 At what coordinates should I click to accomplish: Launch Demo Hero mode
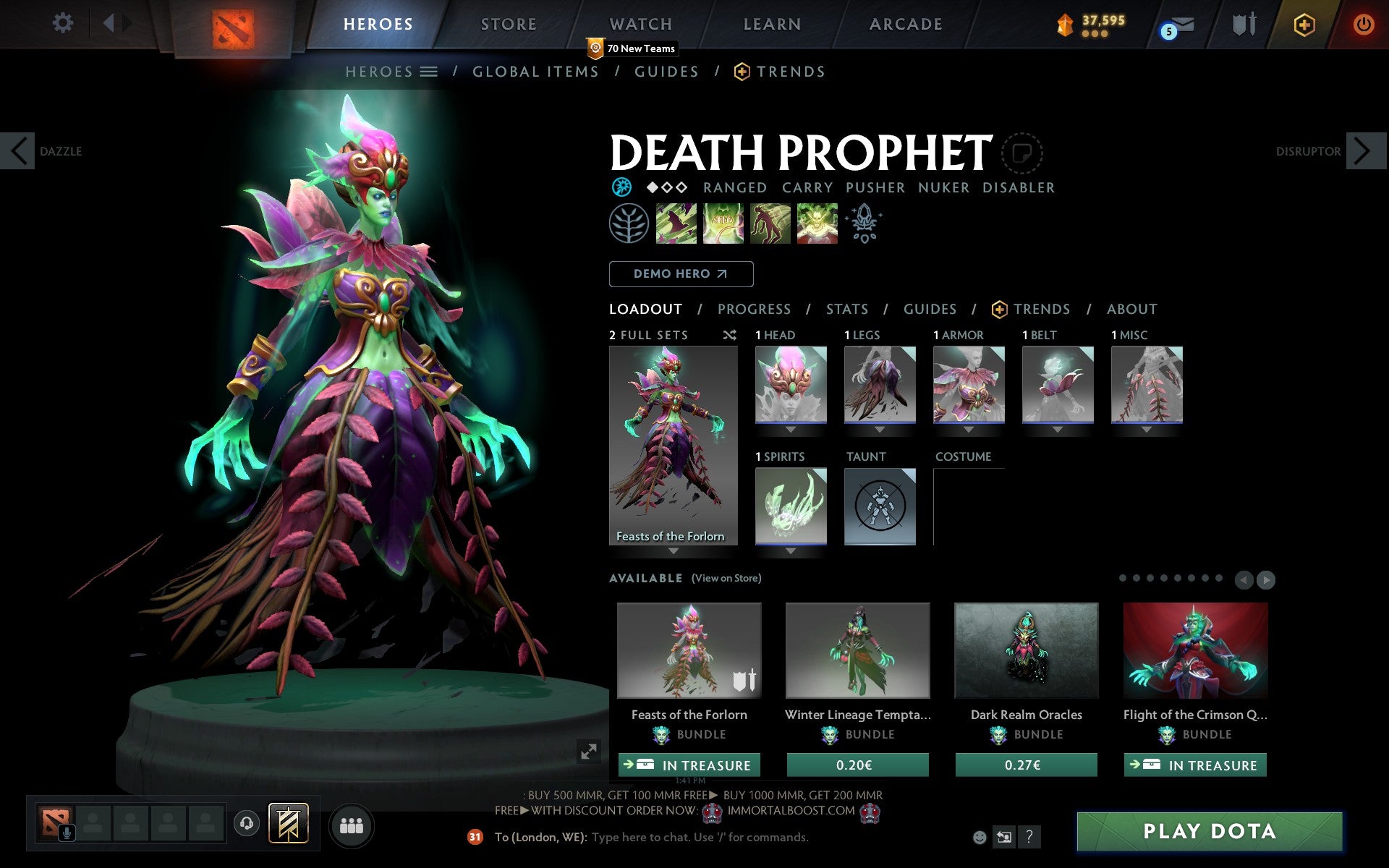tap(681, 274)
